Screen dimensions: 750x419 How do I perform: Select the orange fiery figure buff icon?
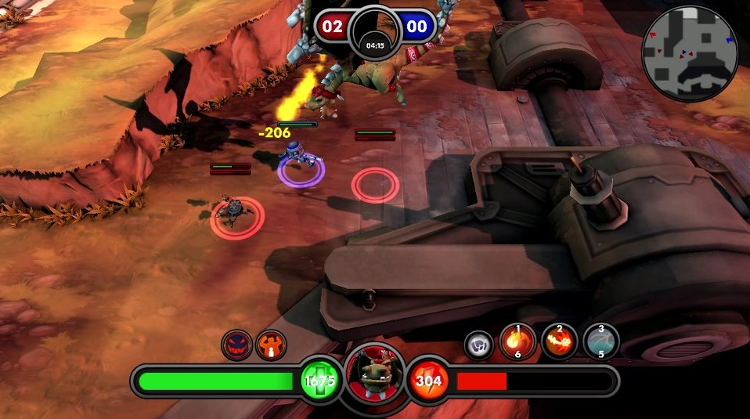coord(270,345)
